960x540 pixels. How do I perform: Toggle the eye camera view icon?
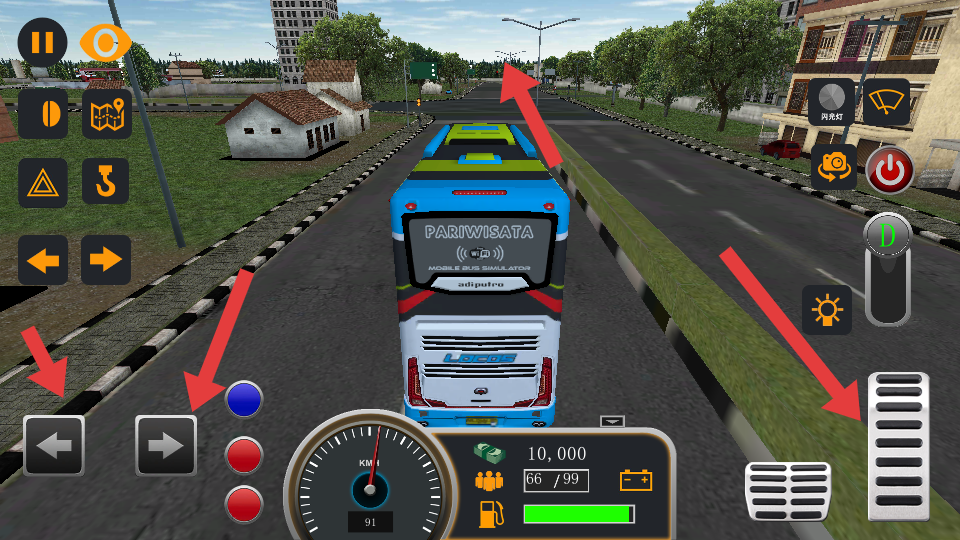[x=105, y=43]
